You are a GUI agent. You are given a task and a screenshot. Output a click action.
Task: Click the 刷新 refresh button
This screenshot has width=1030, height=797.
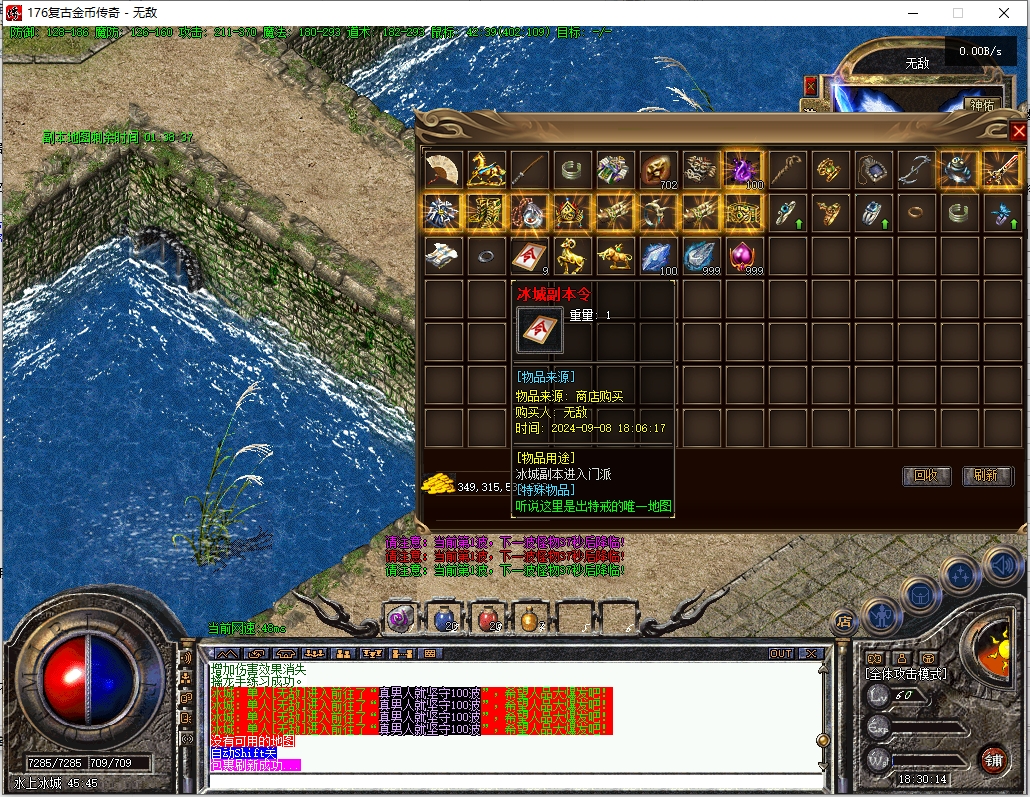pos(987,476)
